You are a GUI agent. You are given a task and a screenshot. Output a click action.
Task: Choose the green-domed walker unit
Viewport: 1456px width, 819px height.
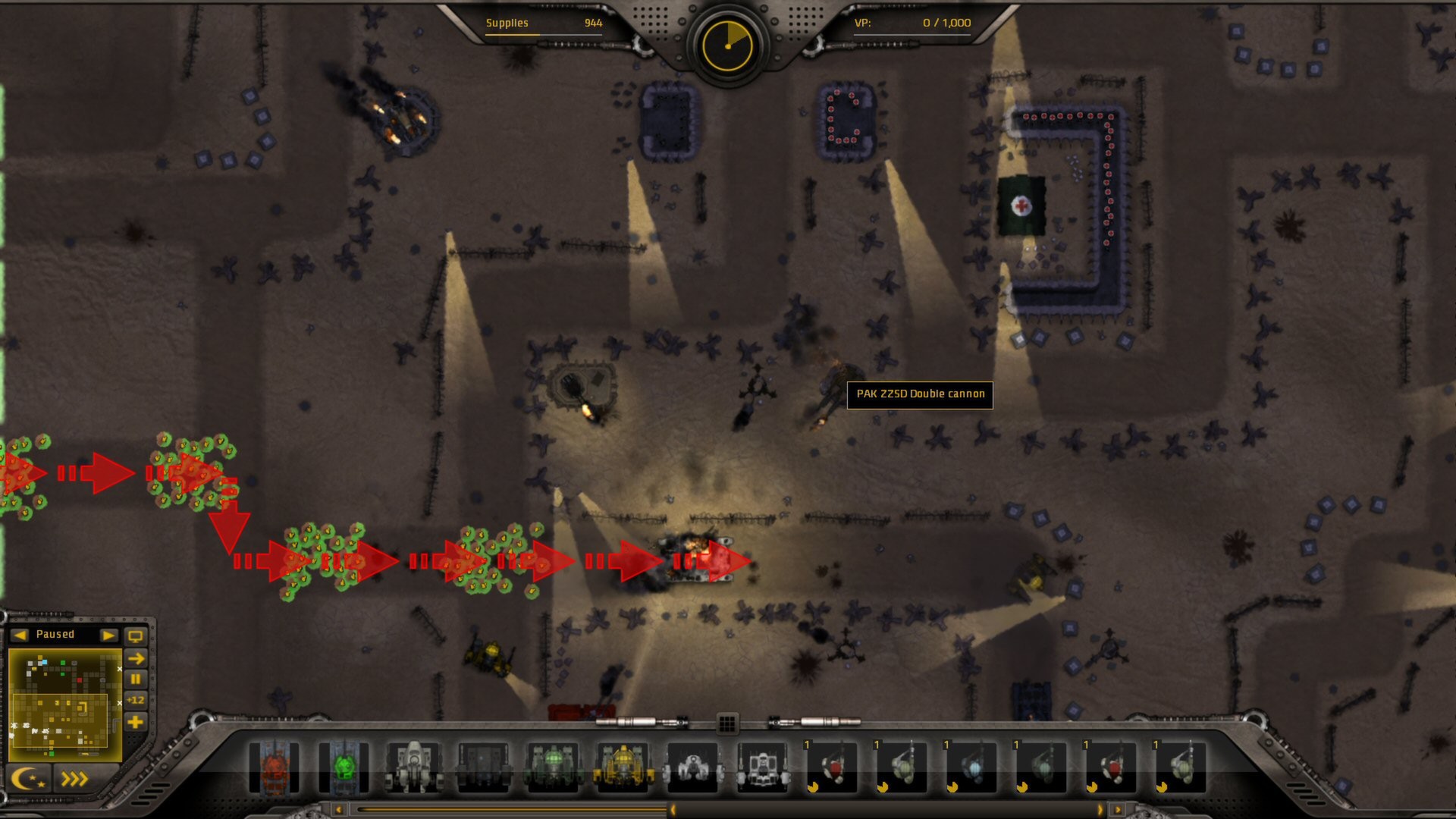click(x=553, y=768)
